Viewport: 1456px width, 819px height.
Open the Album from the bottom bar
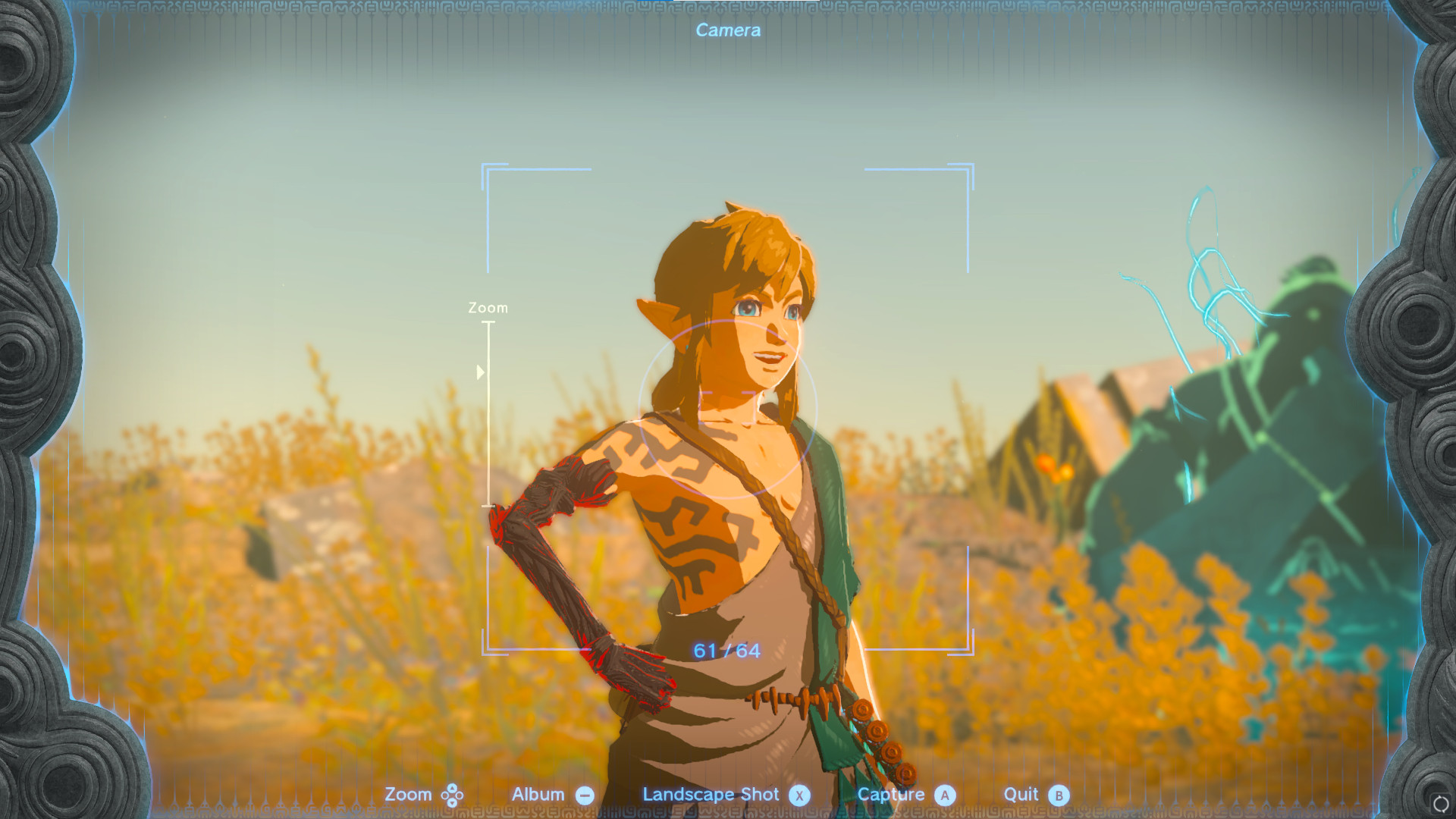[x=539, y=795]
